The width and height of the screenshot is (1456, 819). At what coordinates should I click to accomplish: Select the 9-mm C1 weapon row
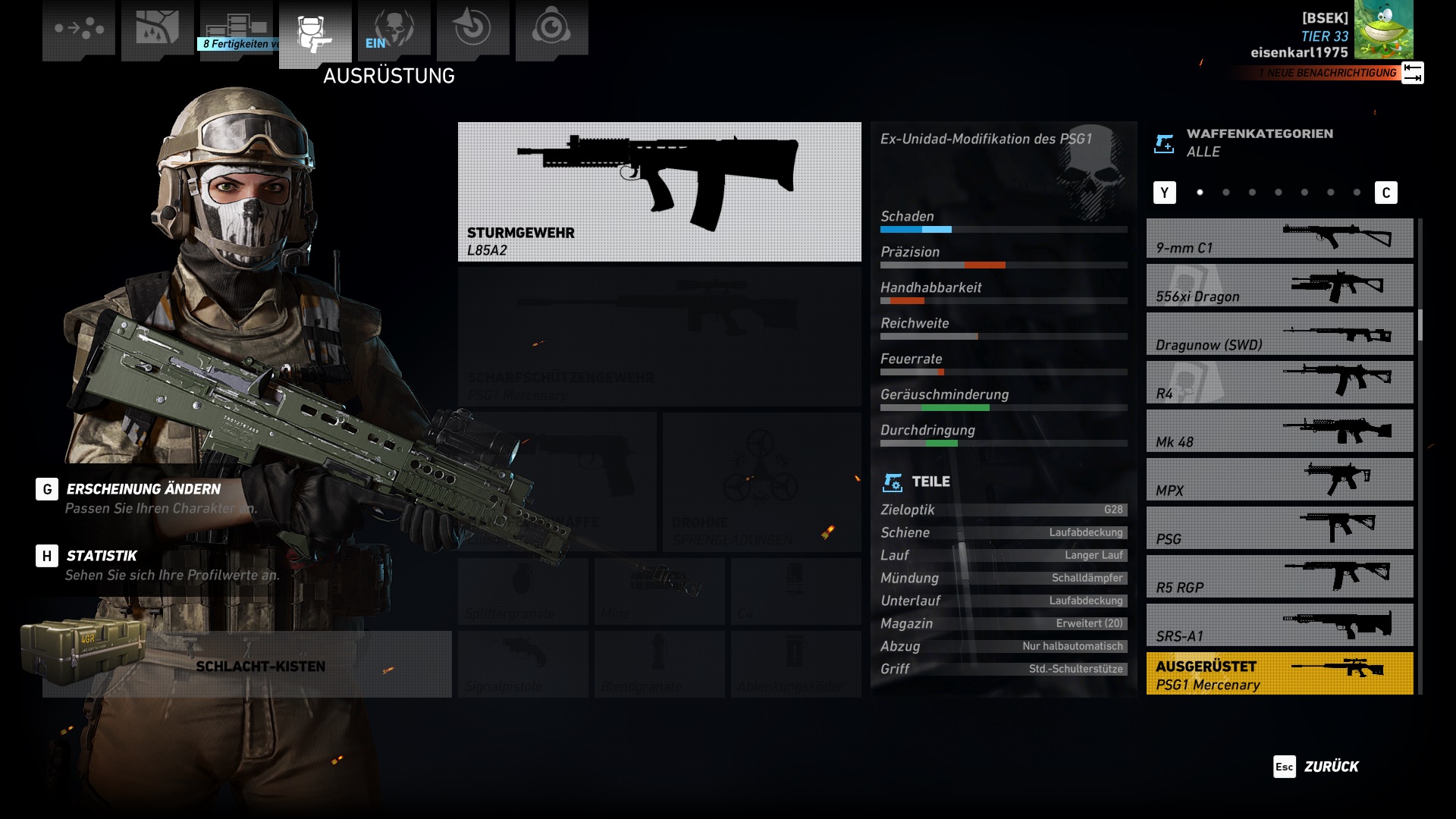tap(1279, 239)
